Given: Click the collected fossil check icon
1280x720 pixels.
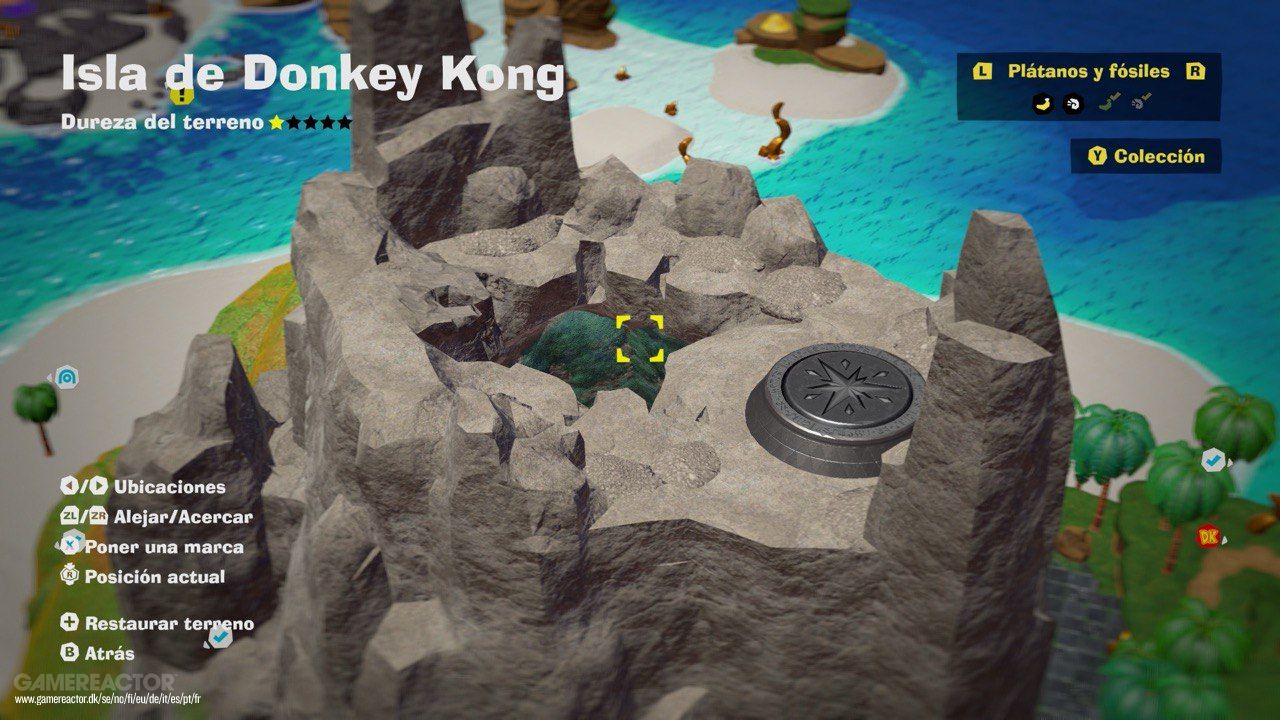Looking at the screenshot, I should (x=1140, y=101).
